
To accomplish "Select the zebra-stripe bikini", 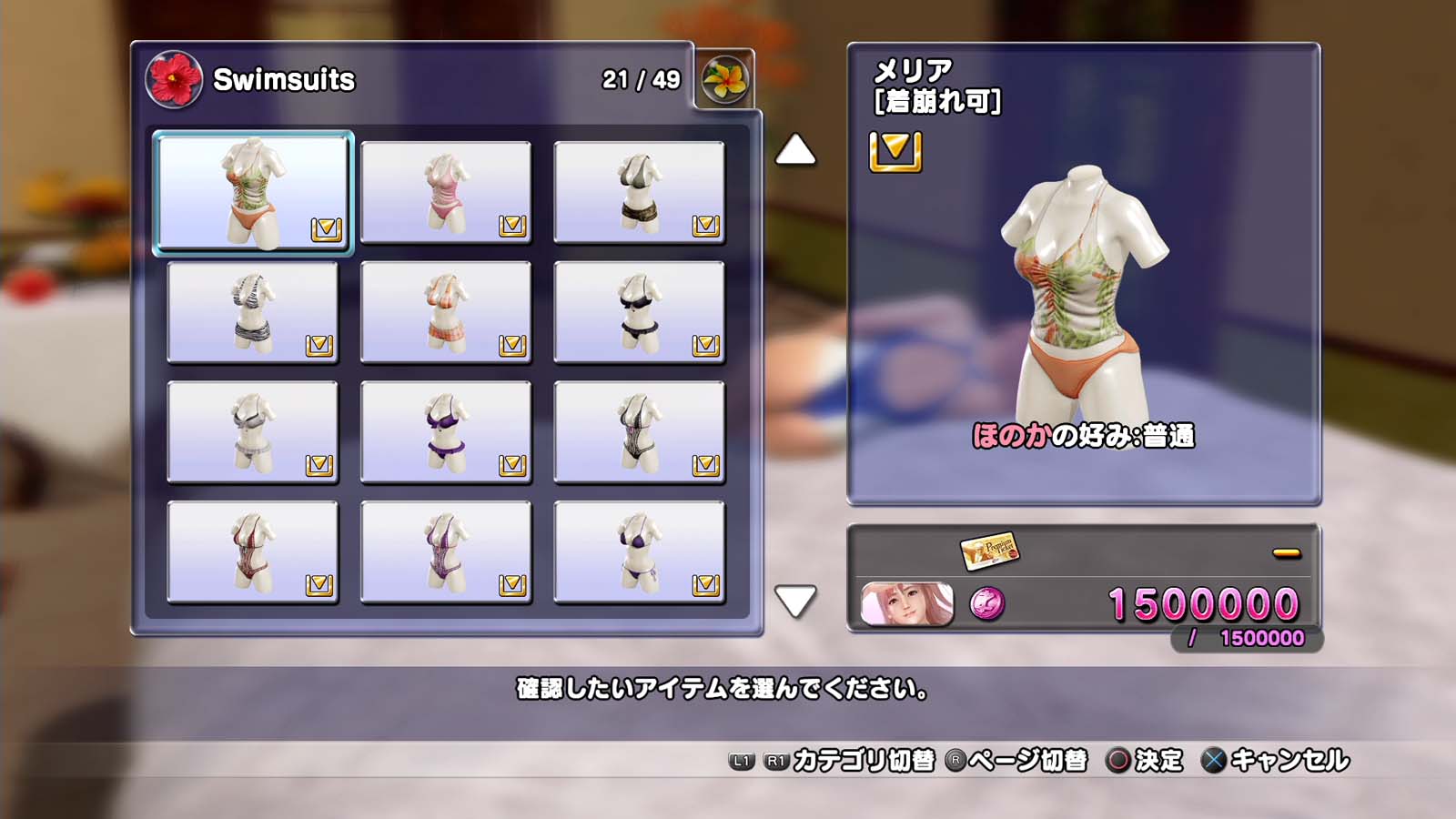I will 253,312.
